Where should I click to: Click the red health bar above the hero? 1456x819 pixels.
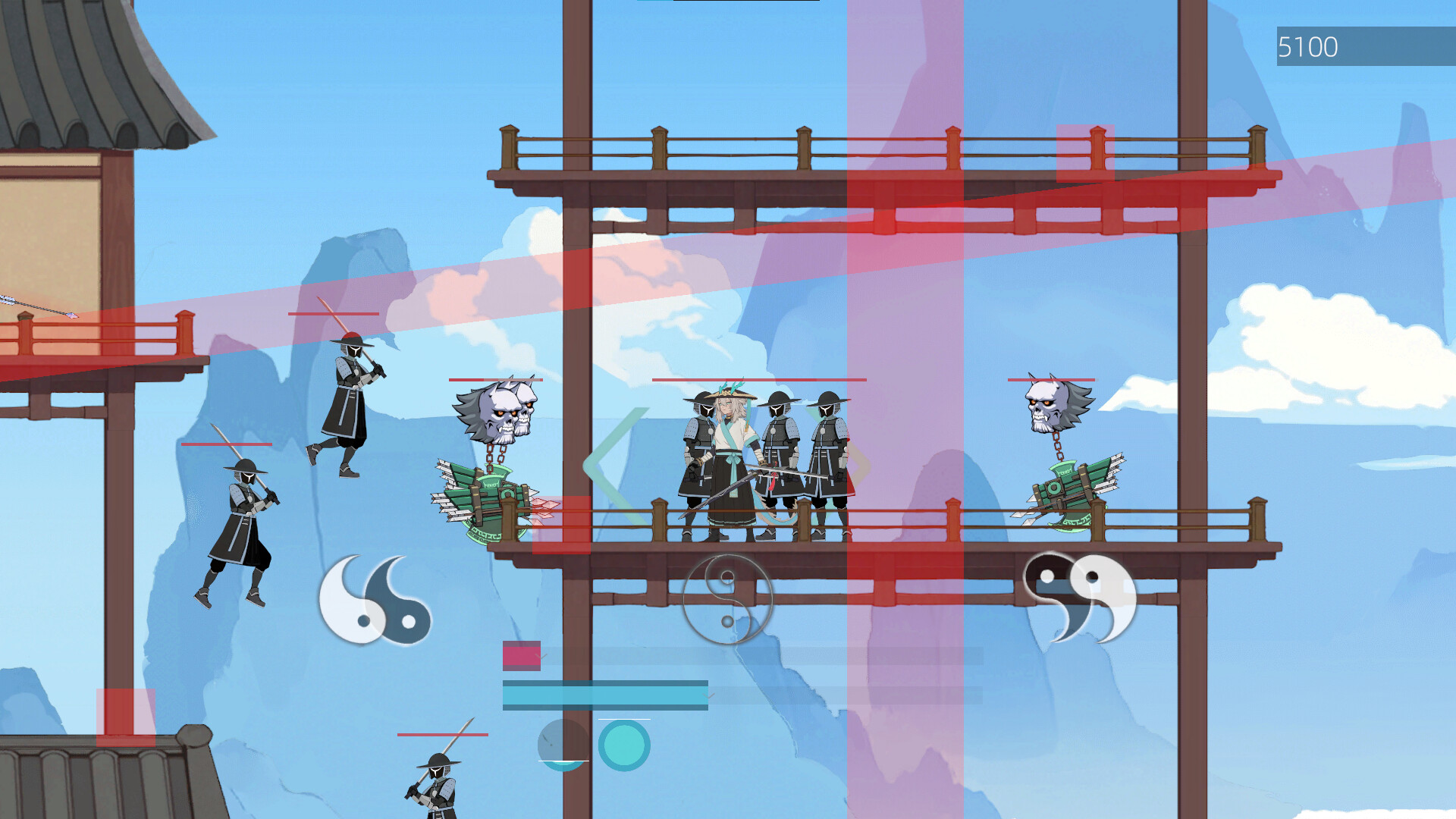click(758, 378)
